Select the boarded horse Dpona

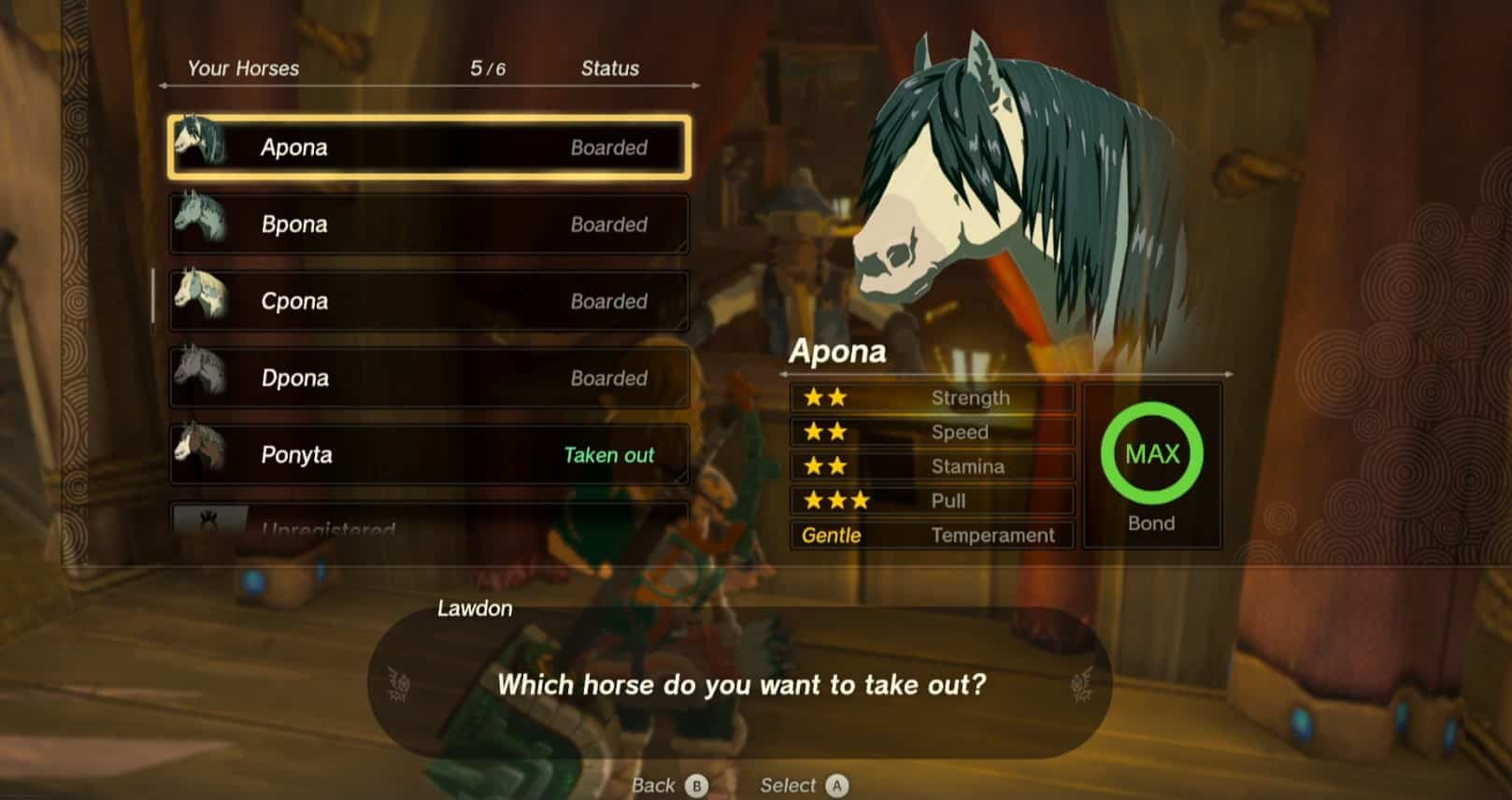pos(429,378)
